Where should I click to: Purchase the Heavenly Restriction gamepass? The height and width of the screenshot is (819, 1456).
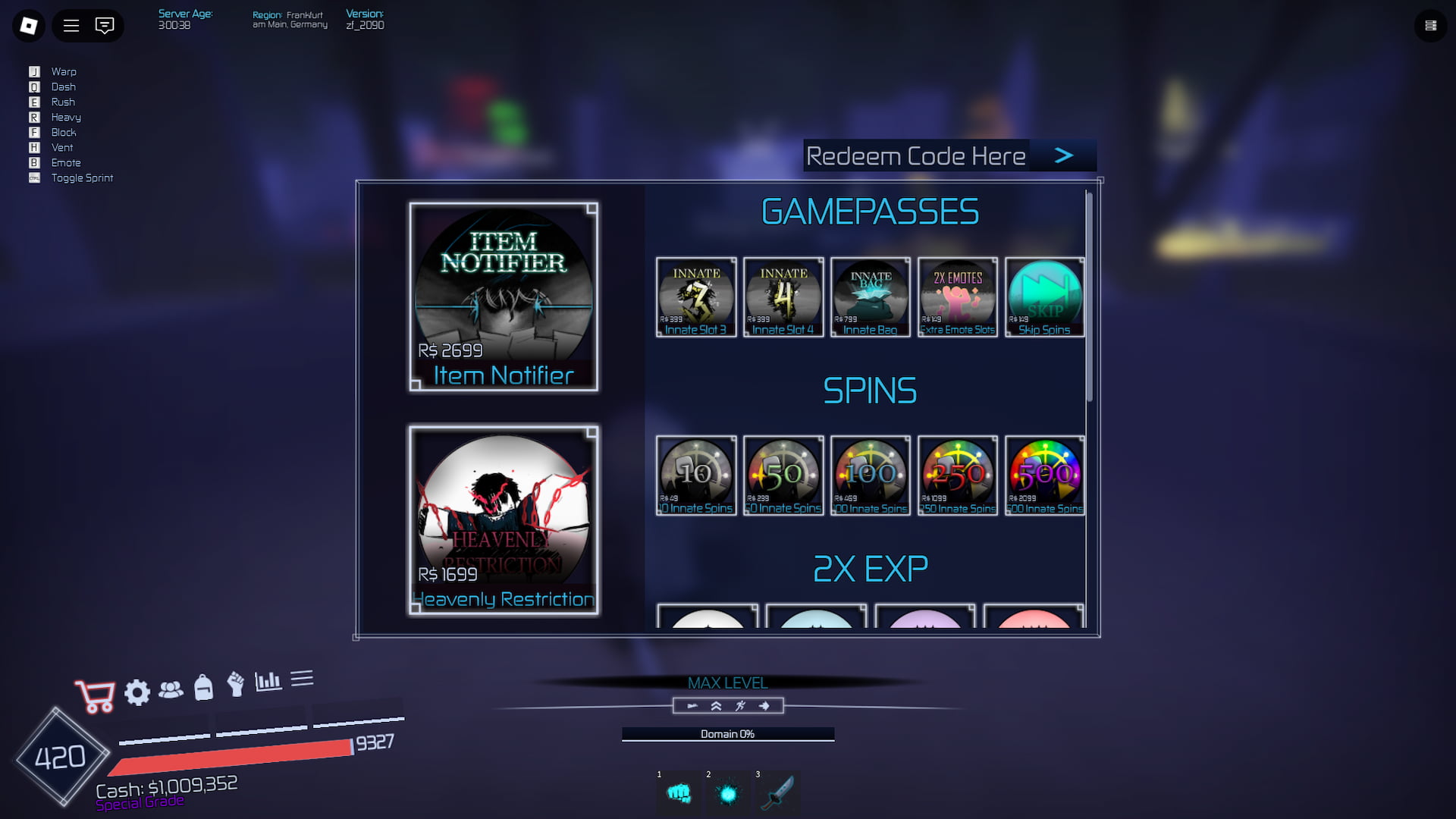[x=504, y=521]
